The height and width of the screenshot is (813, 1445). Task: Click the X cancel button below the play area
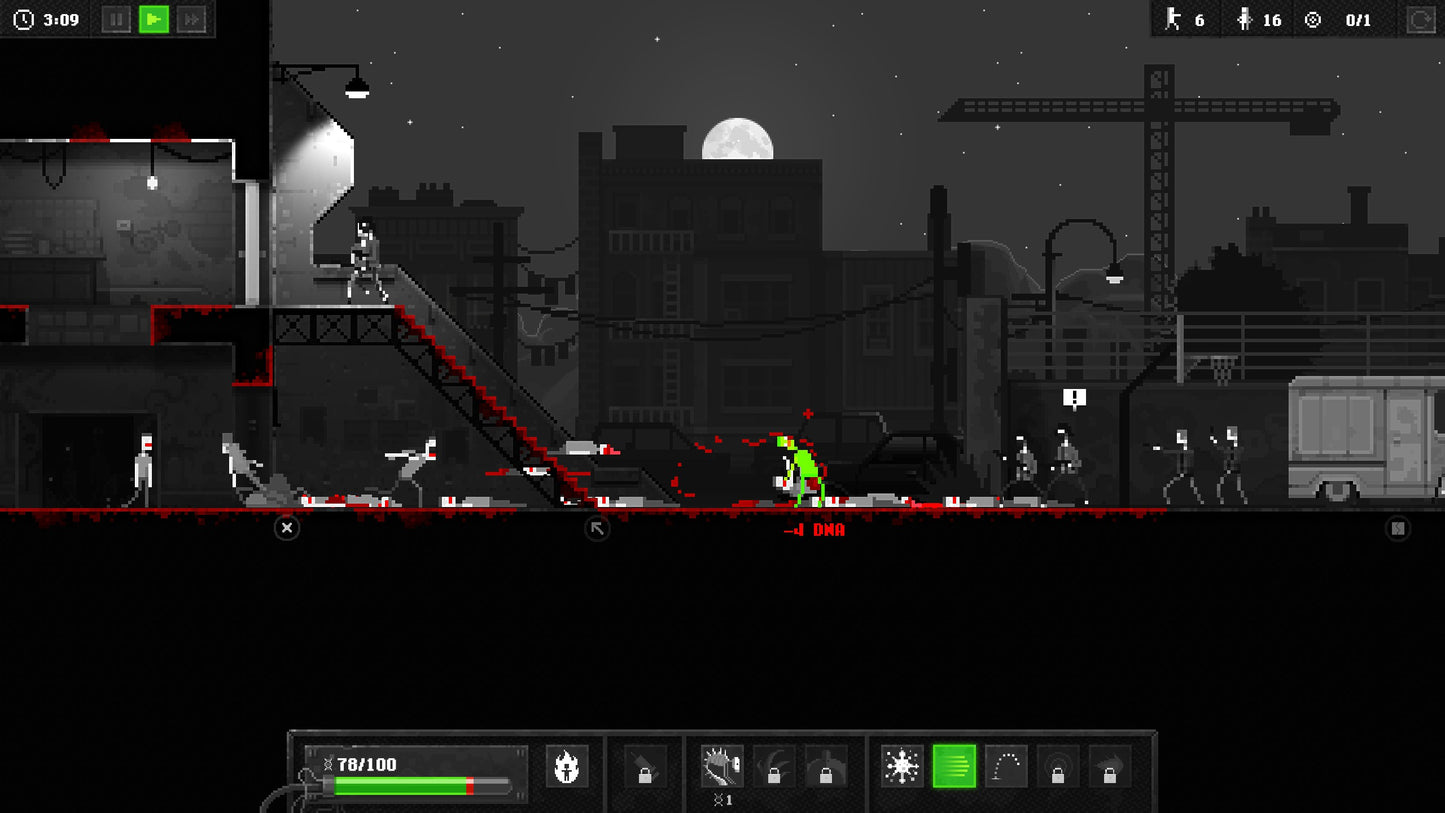(x=287, y=528)
